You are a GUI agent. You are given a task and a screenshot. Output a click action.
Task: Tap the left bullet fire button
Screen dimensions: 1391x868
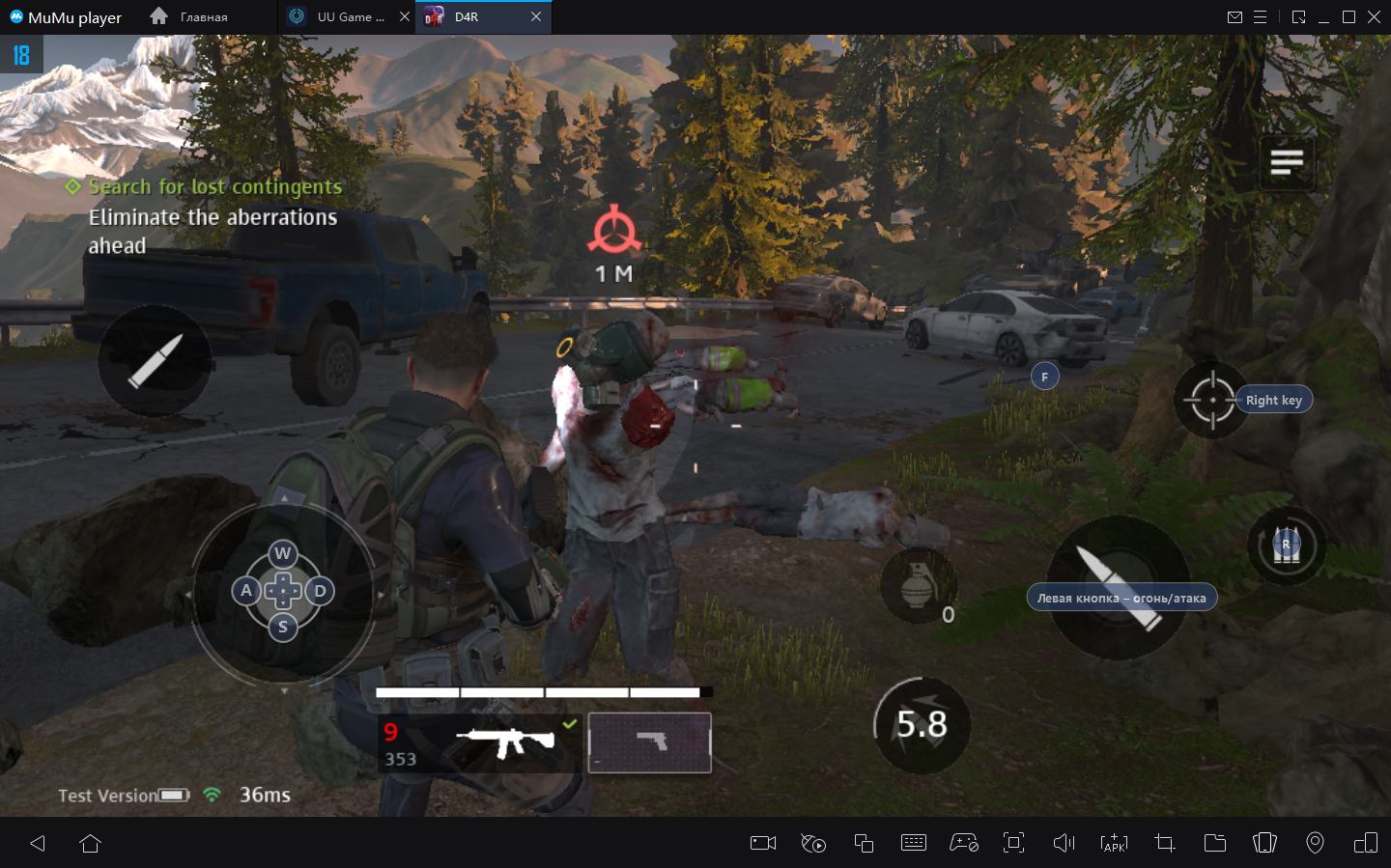pyautogui.click(x=155, y=361)
